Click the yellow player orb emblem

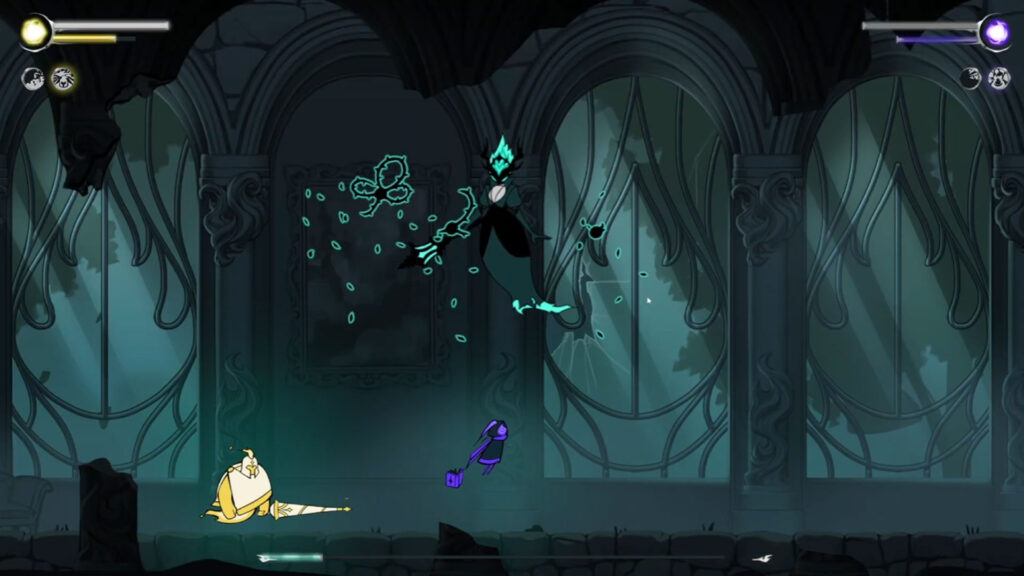36,32
